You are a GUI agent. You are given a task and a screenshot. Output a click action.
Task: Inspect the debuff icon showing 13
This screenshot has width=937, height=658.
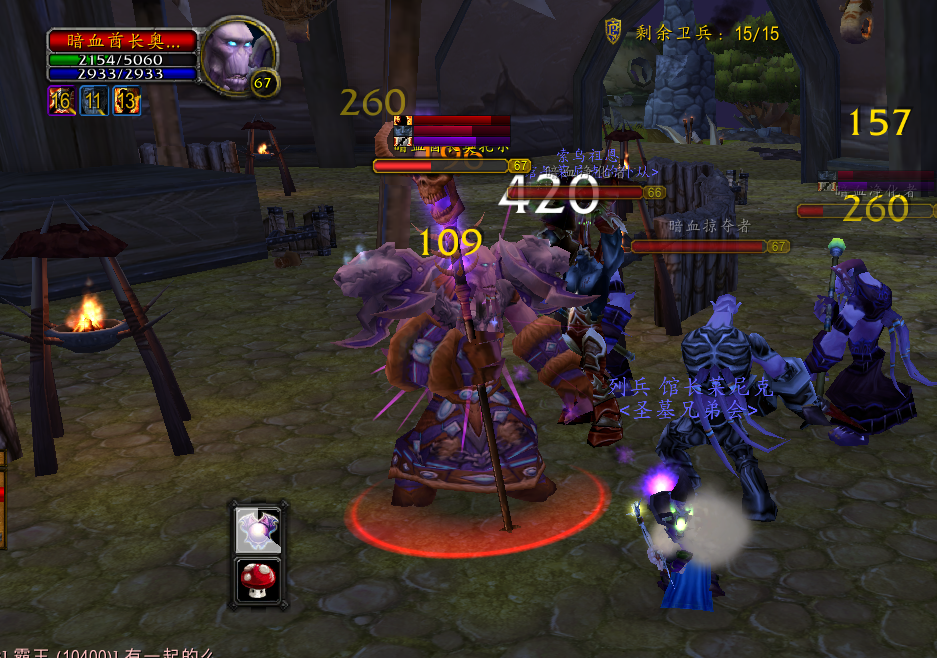pos(126,100)
